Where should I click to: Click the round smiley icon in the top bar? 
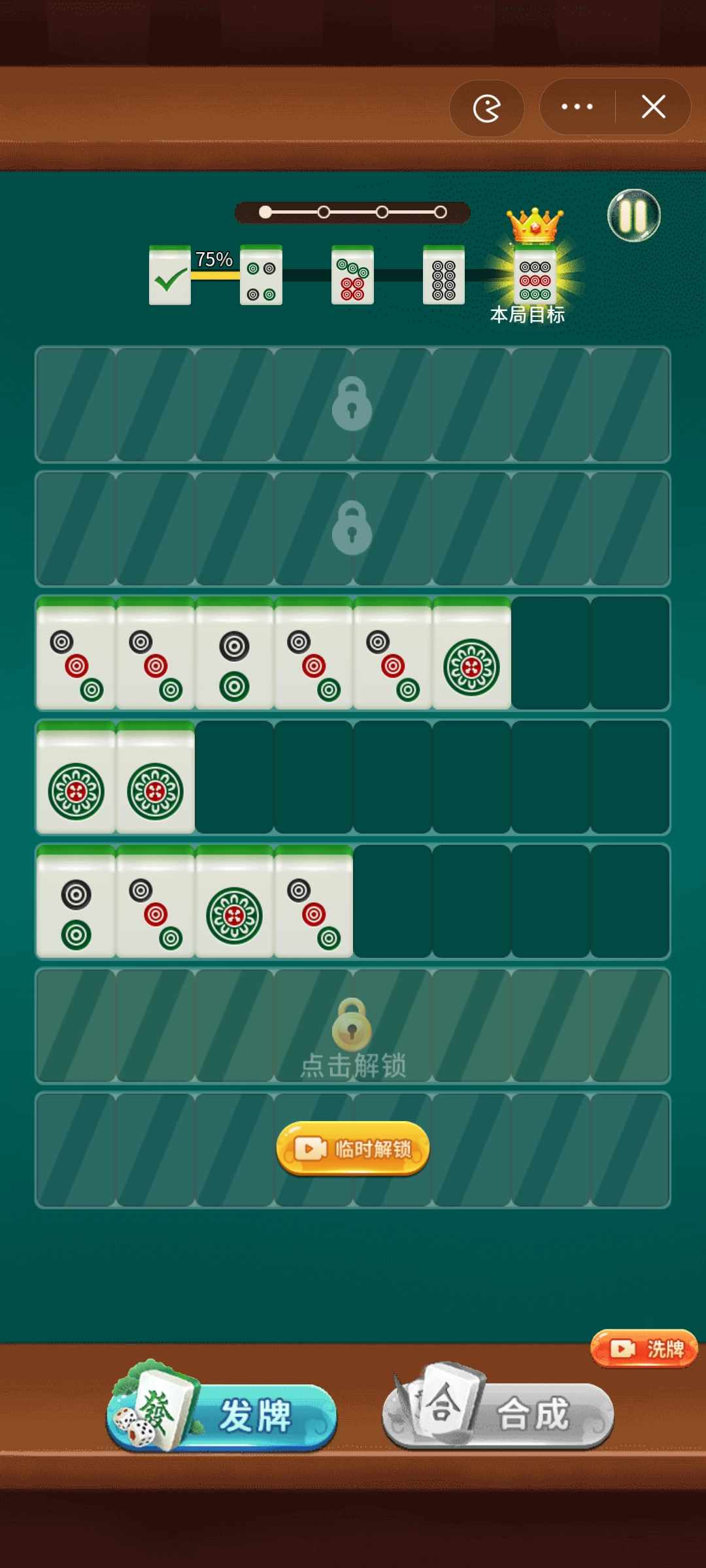tap(487, 108)
